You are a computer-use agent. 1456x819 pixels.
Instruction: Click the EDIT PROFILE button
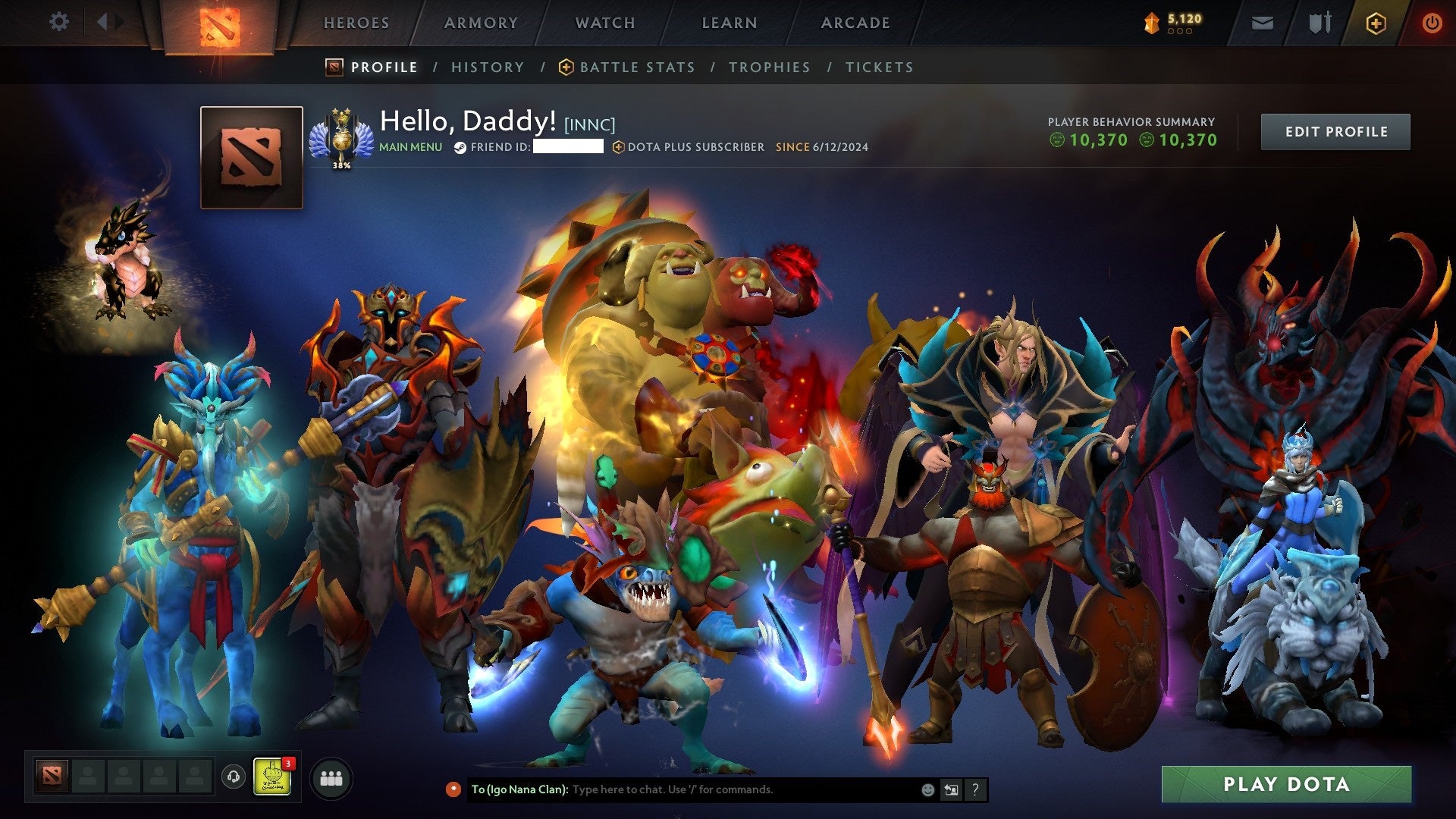point(1335,130)
